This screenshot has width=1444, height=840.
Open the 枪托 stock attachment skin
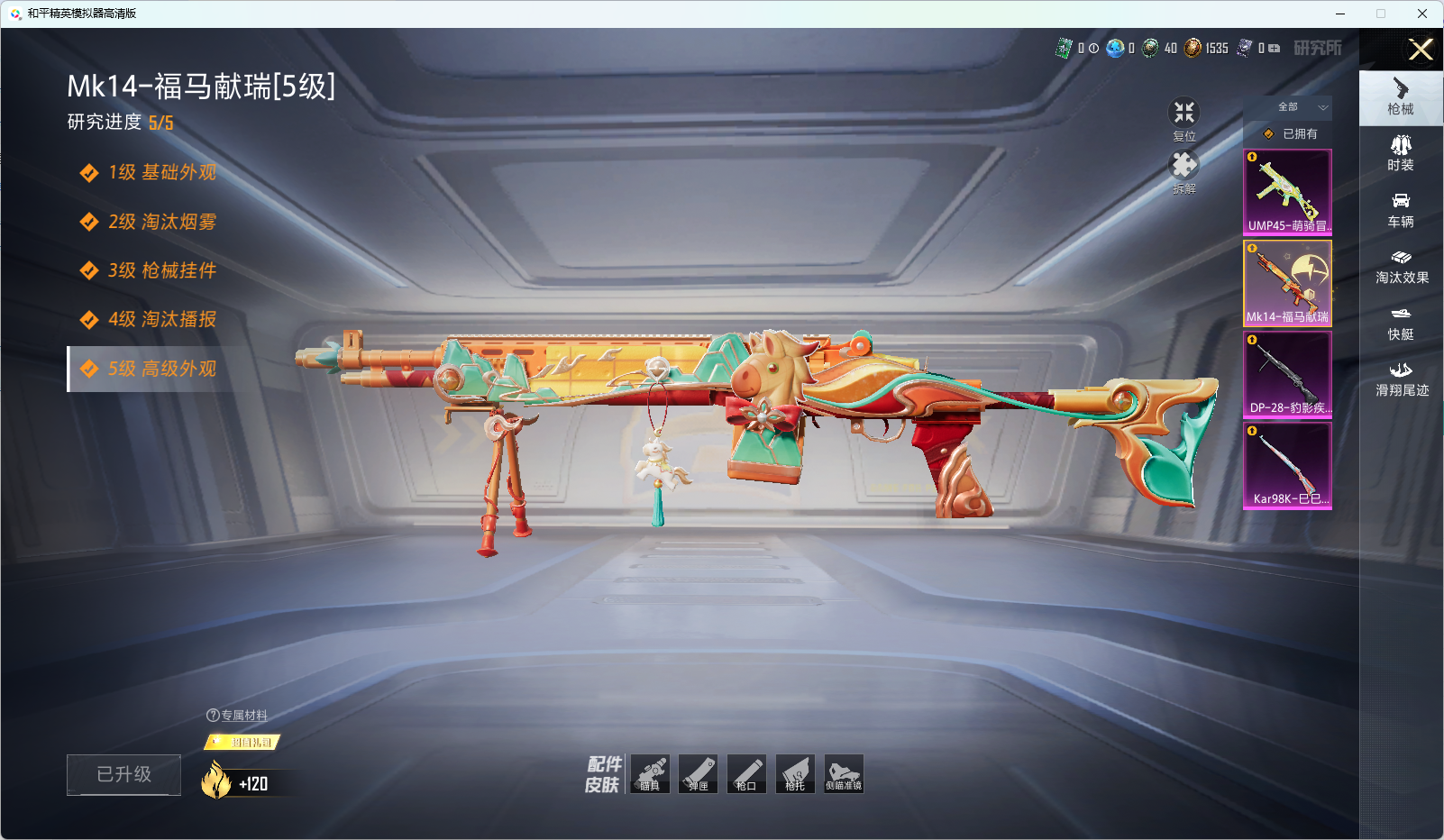point(795,774)
